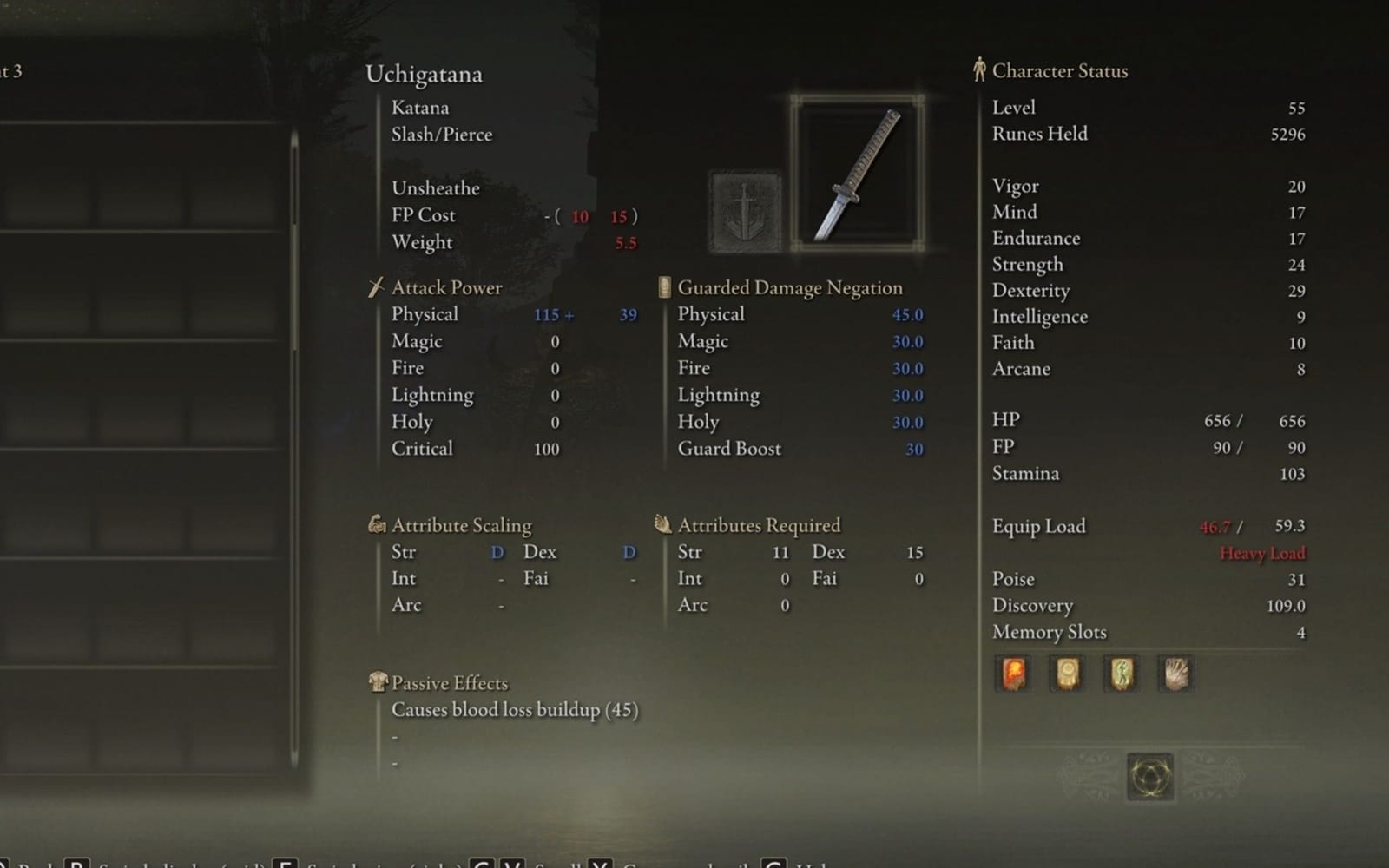
Task: Click the Guarded Damage Negation shield icon
Action: 663,286
